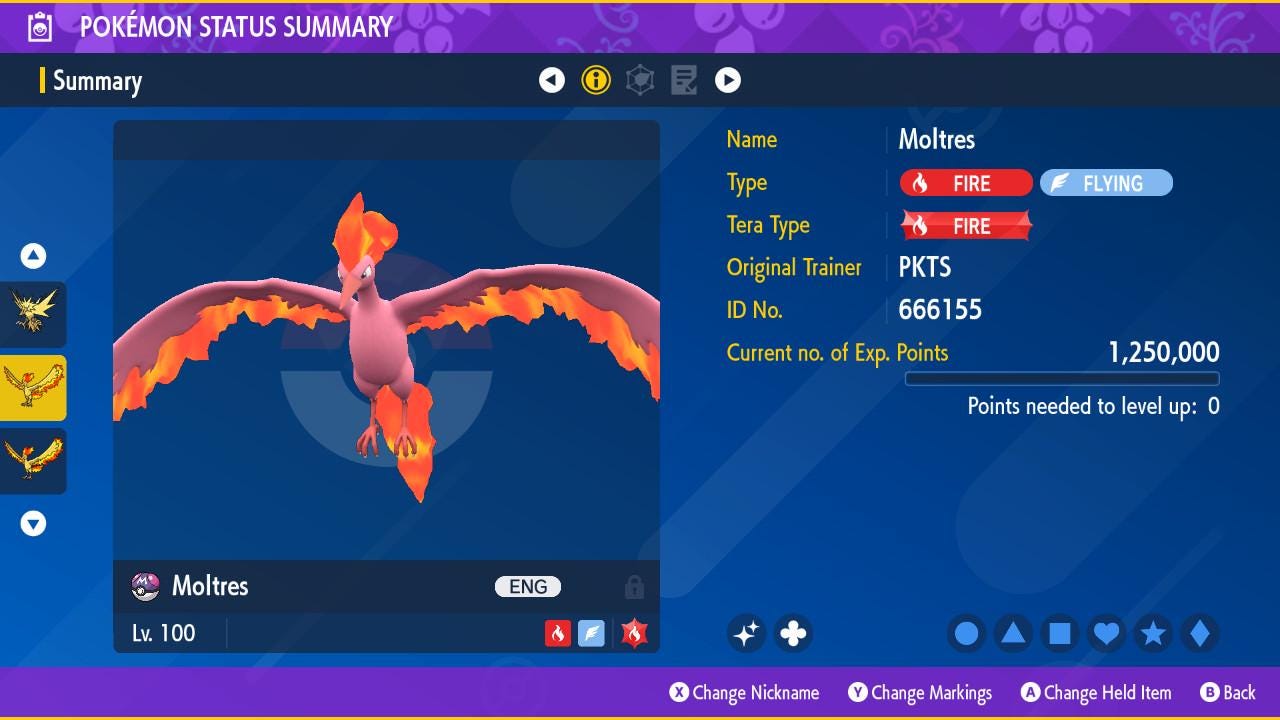Toggle the triangle marking
This screenshot has height=720, width=1280.
pyautogui.click(x=1013, y=633)
